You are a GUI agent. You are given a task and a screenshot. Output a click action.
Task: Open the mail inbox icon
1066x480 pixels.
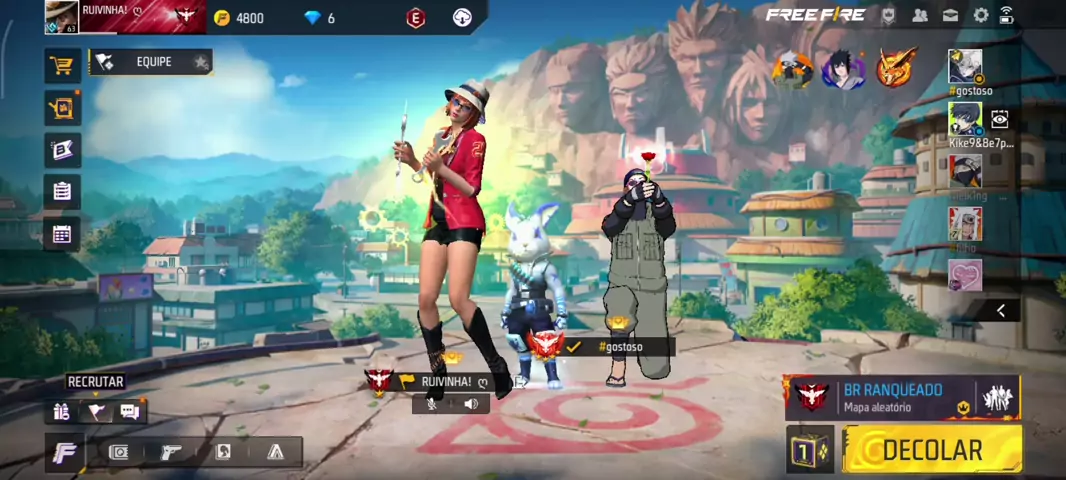(950, 15)
